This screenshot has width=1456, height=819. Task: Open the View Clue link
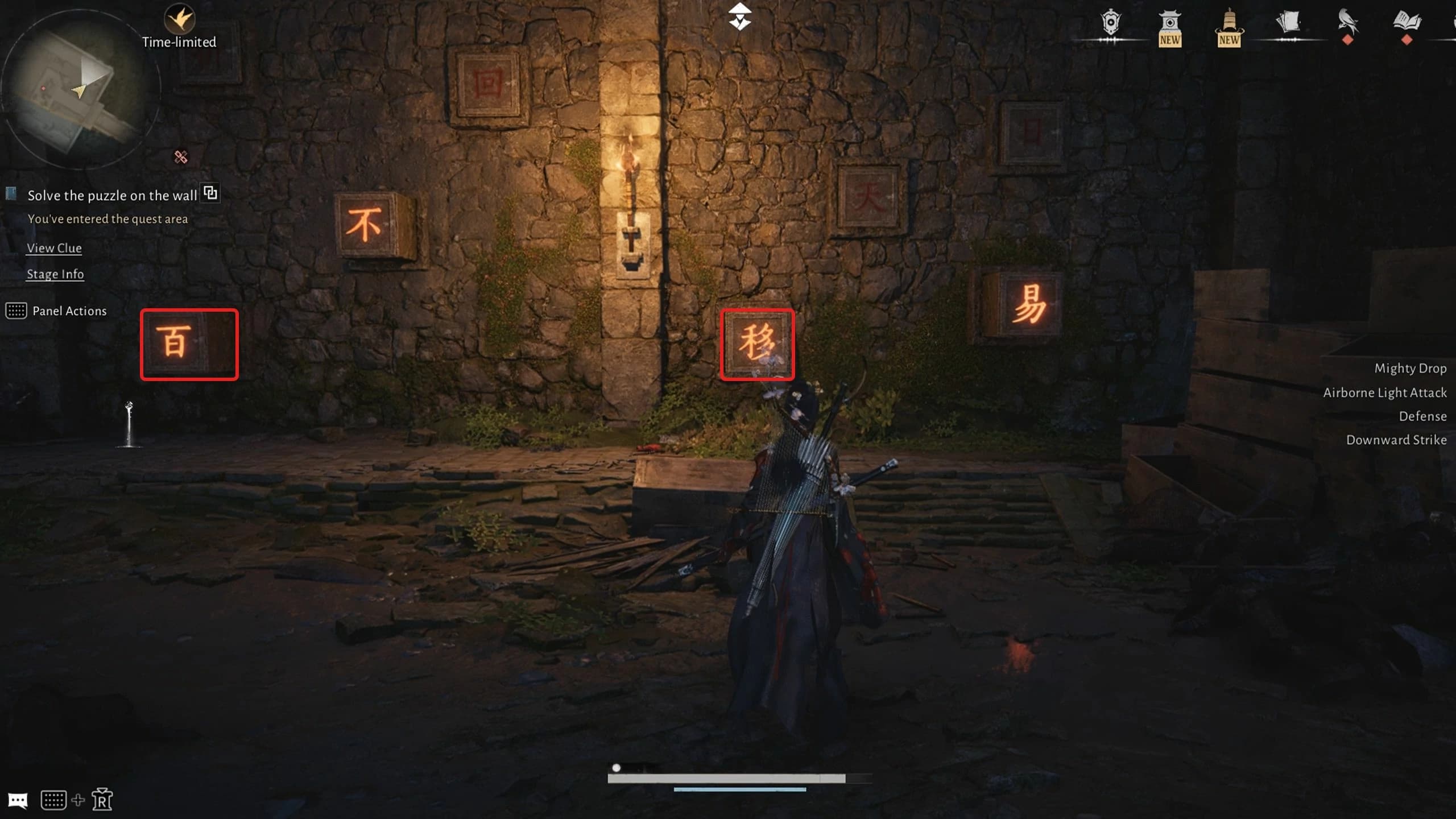coord(53,248)
